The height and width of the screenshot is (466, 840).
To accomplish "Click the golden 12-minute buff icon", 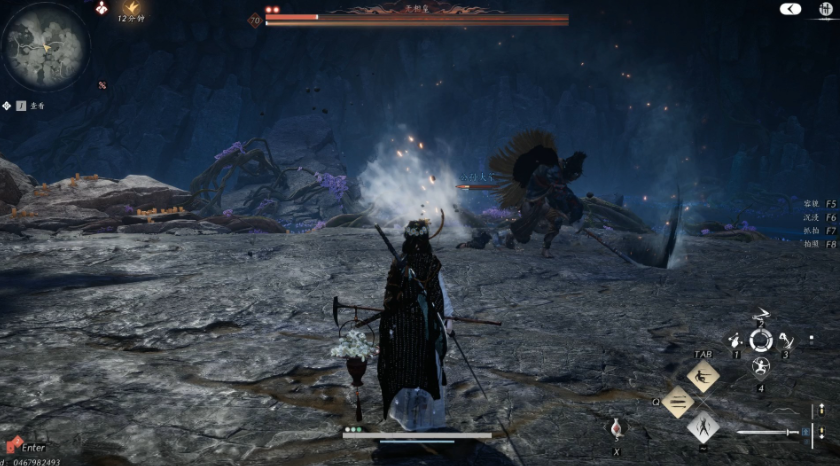I will (x=132, y=7).
